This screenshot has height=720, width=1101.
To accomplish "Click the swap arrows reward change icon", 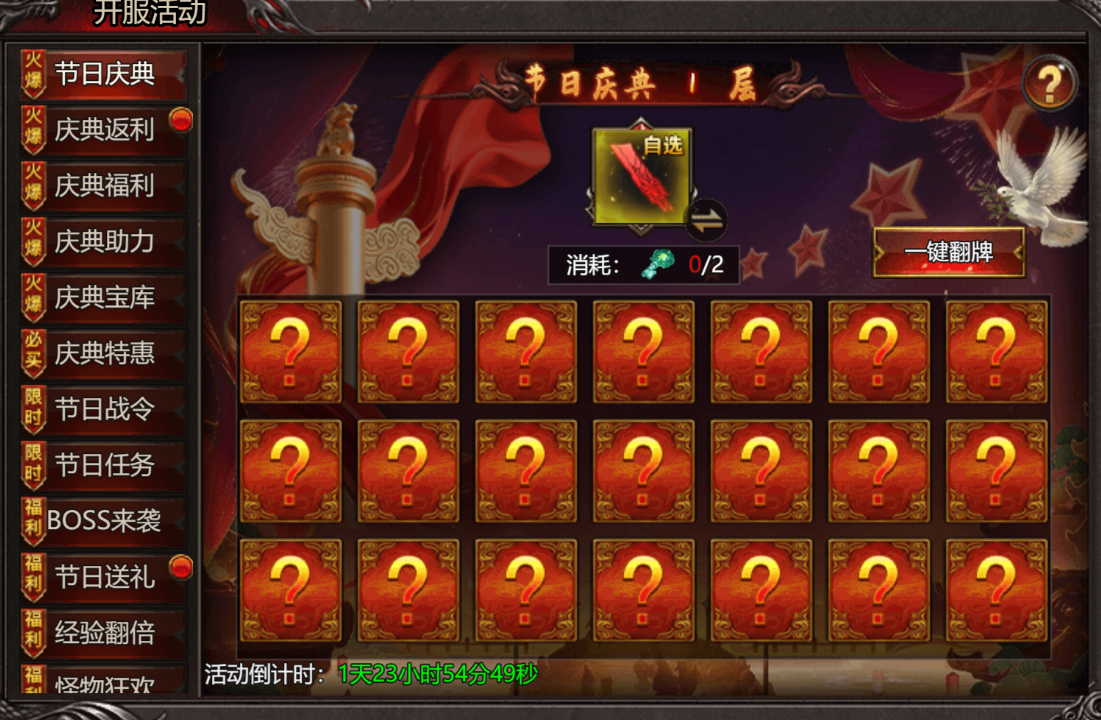I will point(707,221).
